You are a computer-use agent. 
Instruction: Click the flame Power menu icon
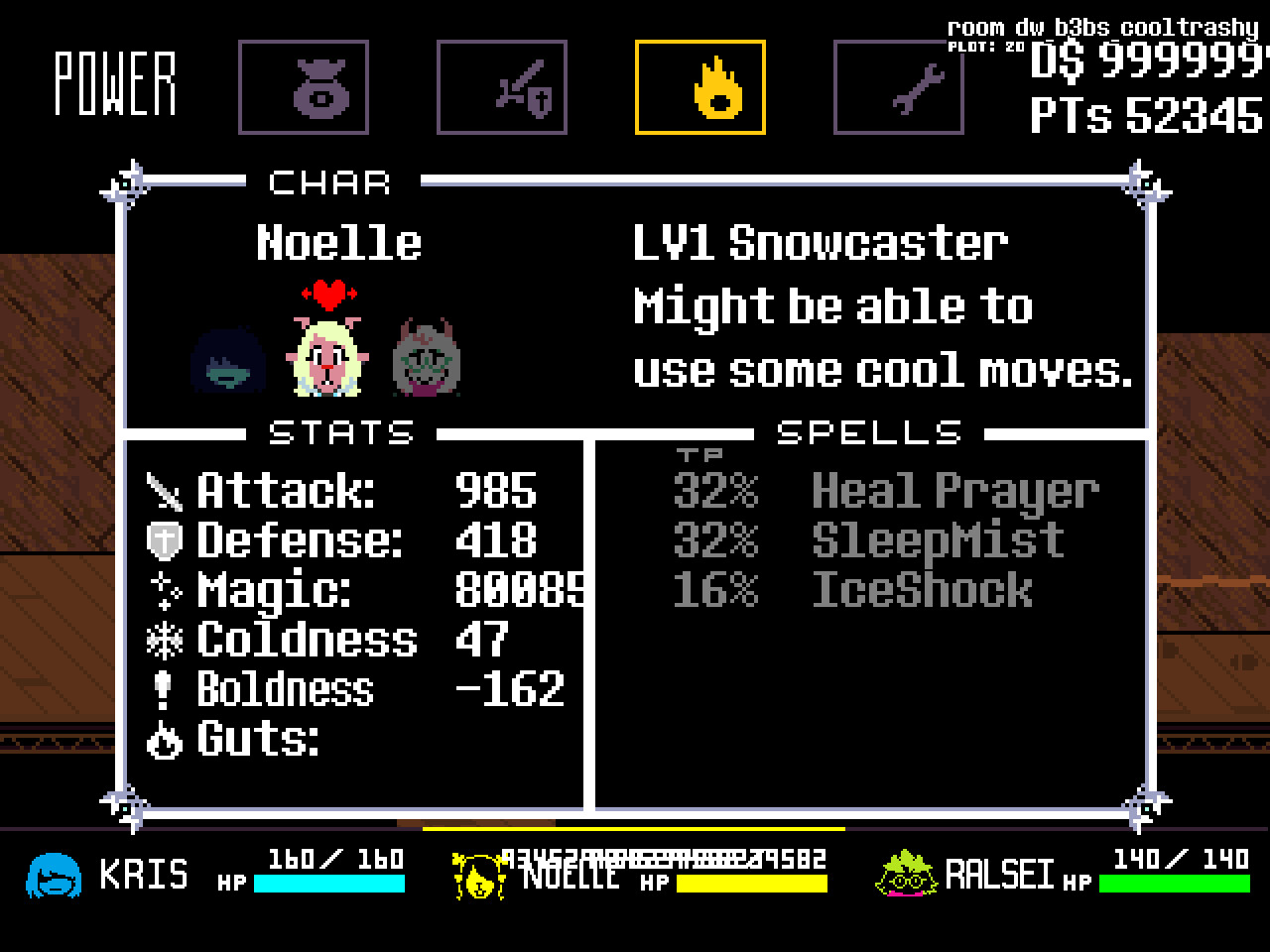coord(698,85)
